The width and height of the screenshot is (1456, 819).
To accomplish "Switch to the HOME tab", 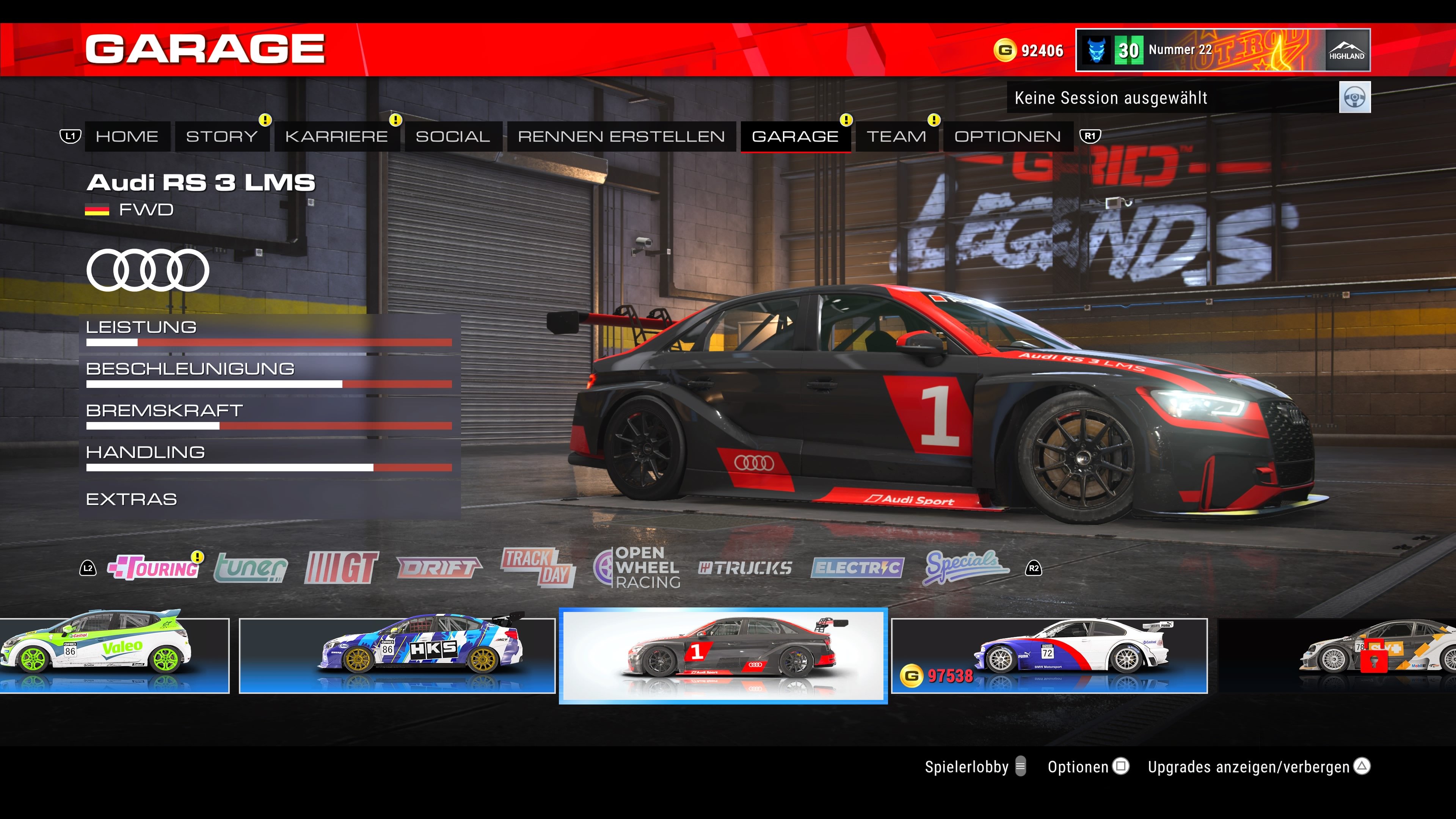I will pos(127,137).
